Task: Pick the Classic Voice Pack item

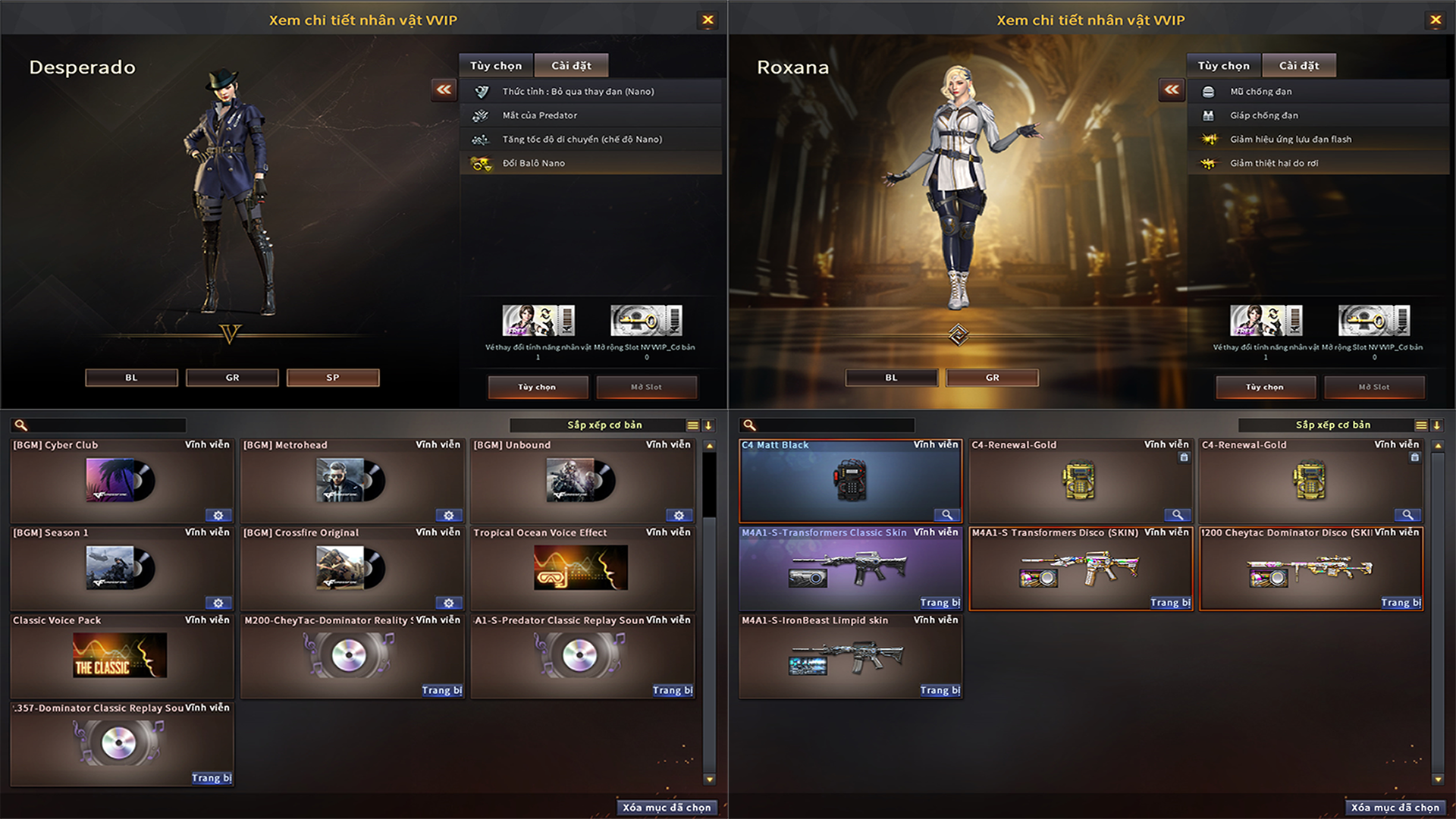Action: click(121, 656)
